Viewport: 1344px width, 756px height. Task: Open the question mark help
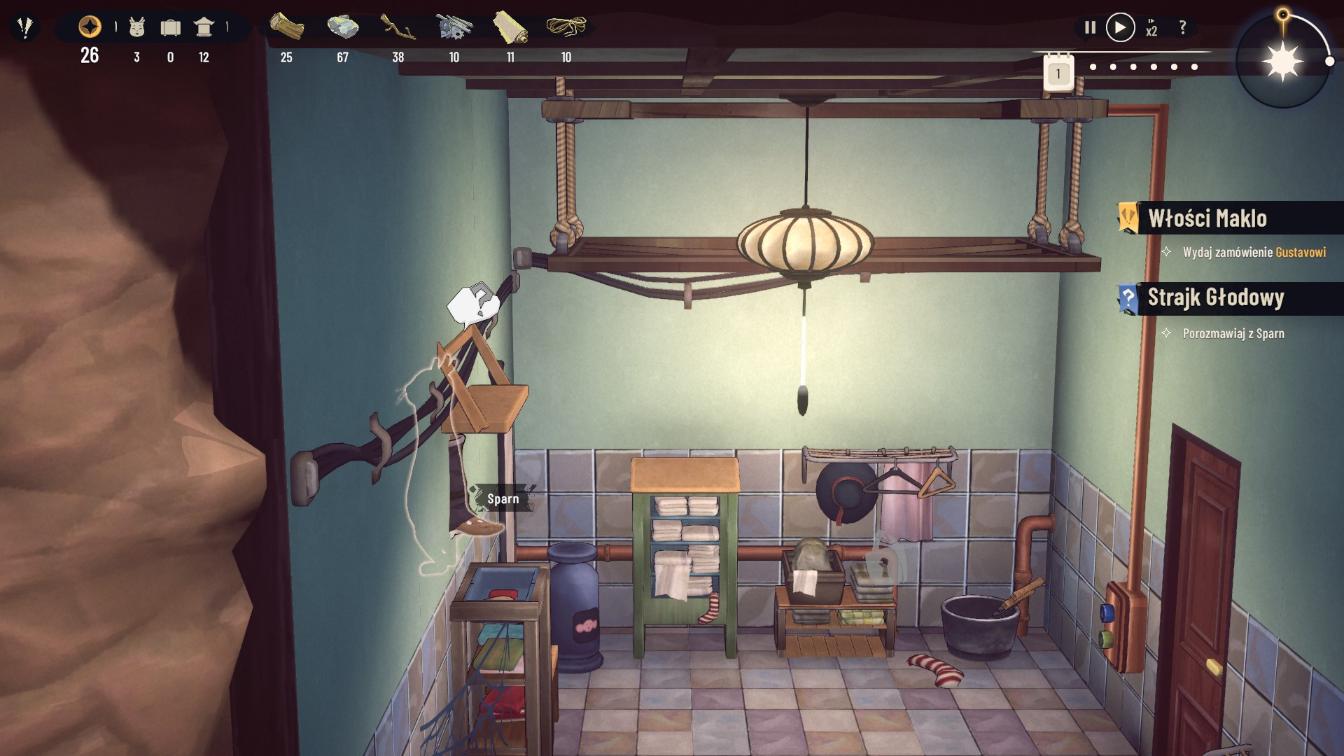(1183, 28)
